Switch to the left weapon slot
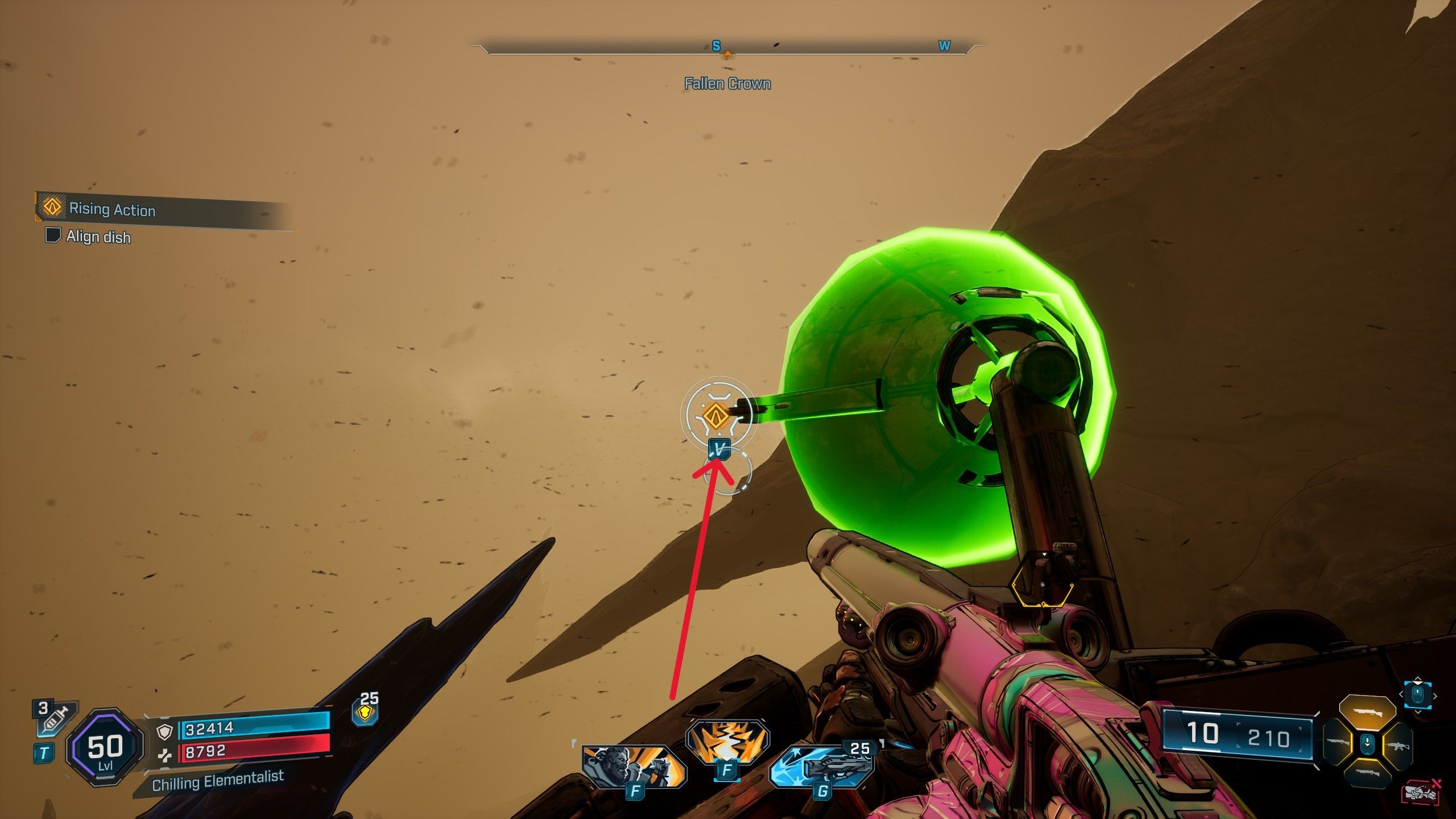Screen dimensions: 1456x819 [1339, 742]
